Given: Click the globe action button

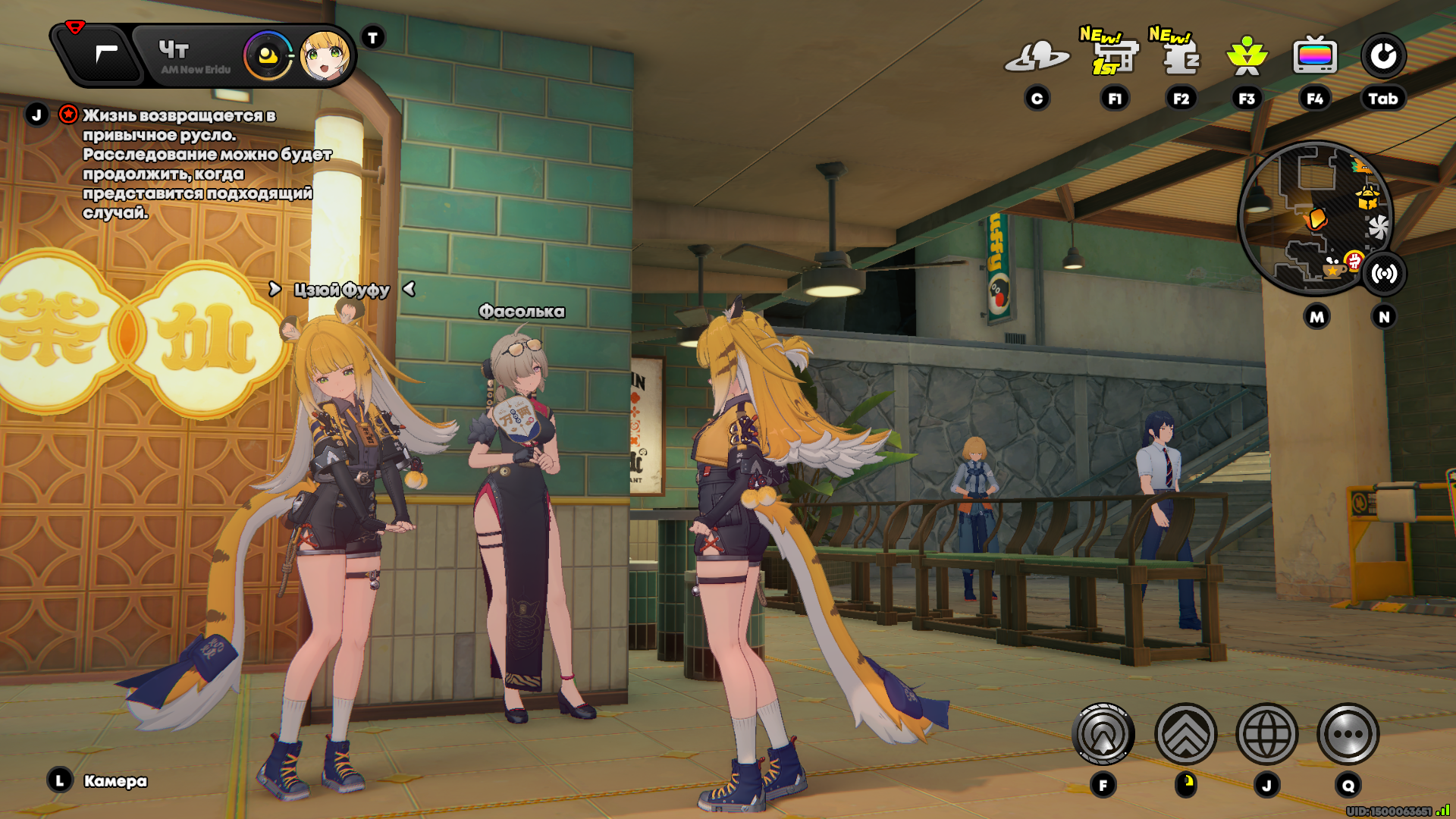Looking at the screenshot, I should [x=1266, y=734].
